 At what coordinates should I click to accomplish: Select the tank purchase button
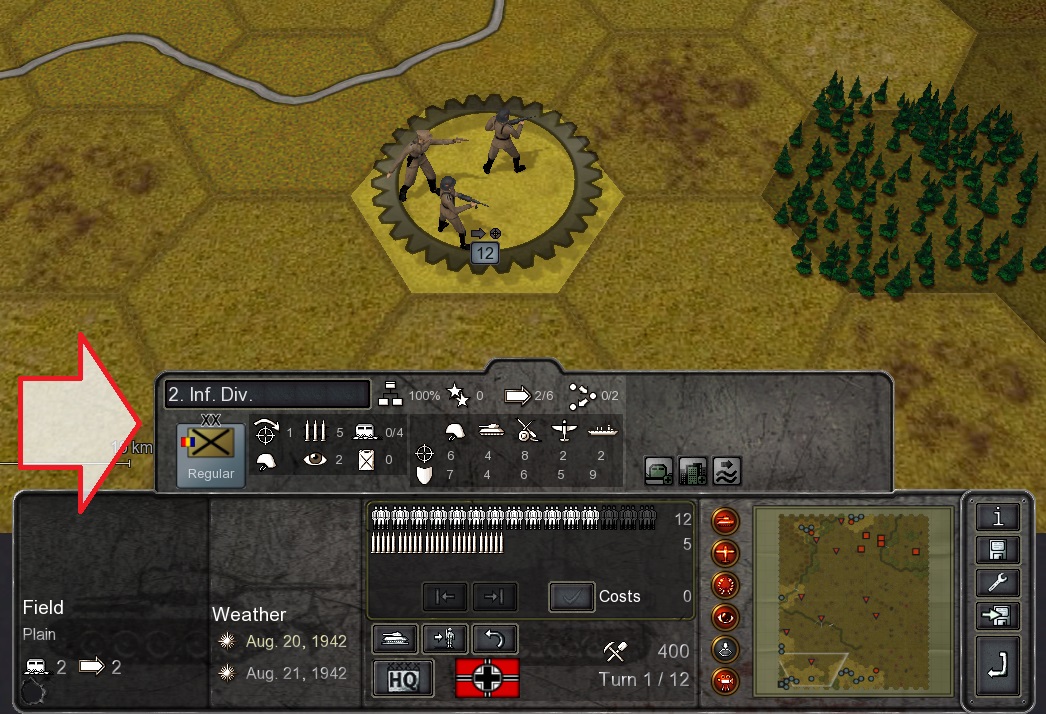pos(394,637)
